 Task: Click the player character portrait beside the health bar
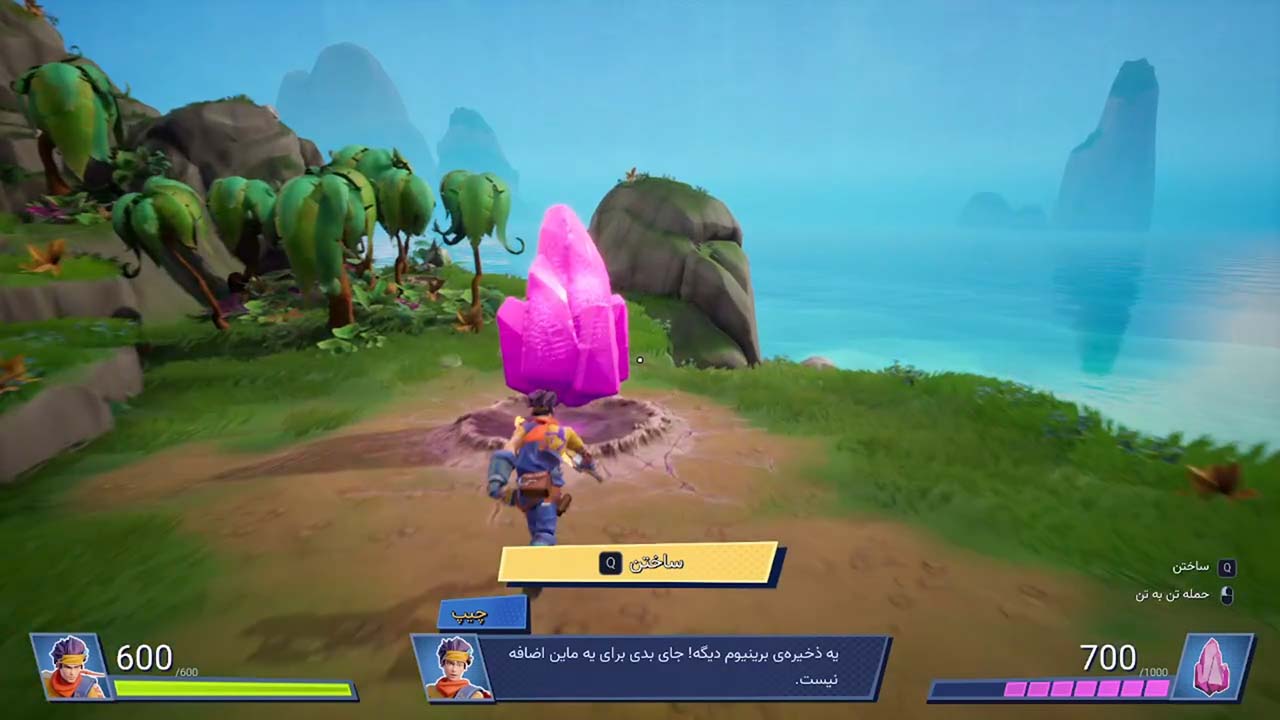(71, 667)
